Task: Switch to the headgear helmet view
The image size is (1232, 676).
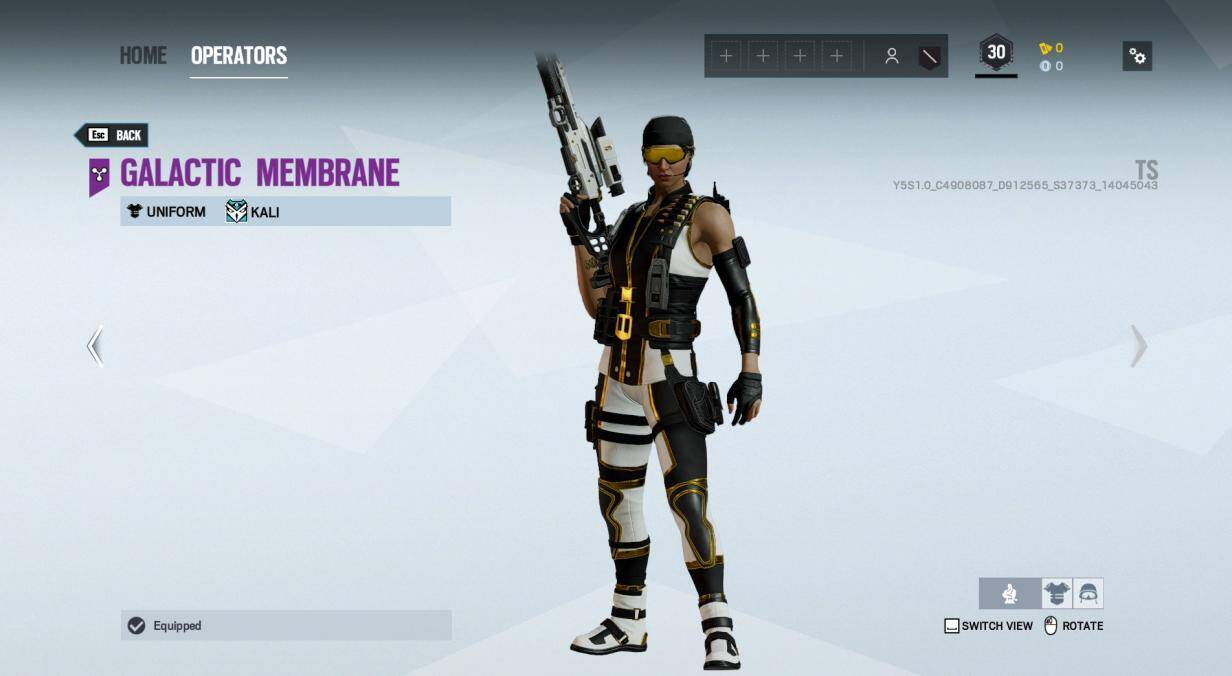Action: pos(1088,594)
